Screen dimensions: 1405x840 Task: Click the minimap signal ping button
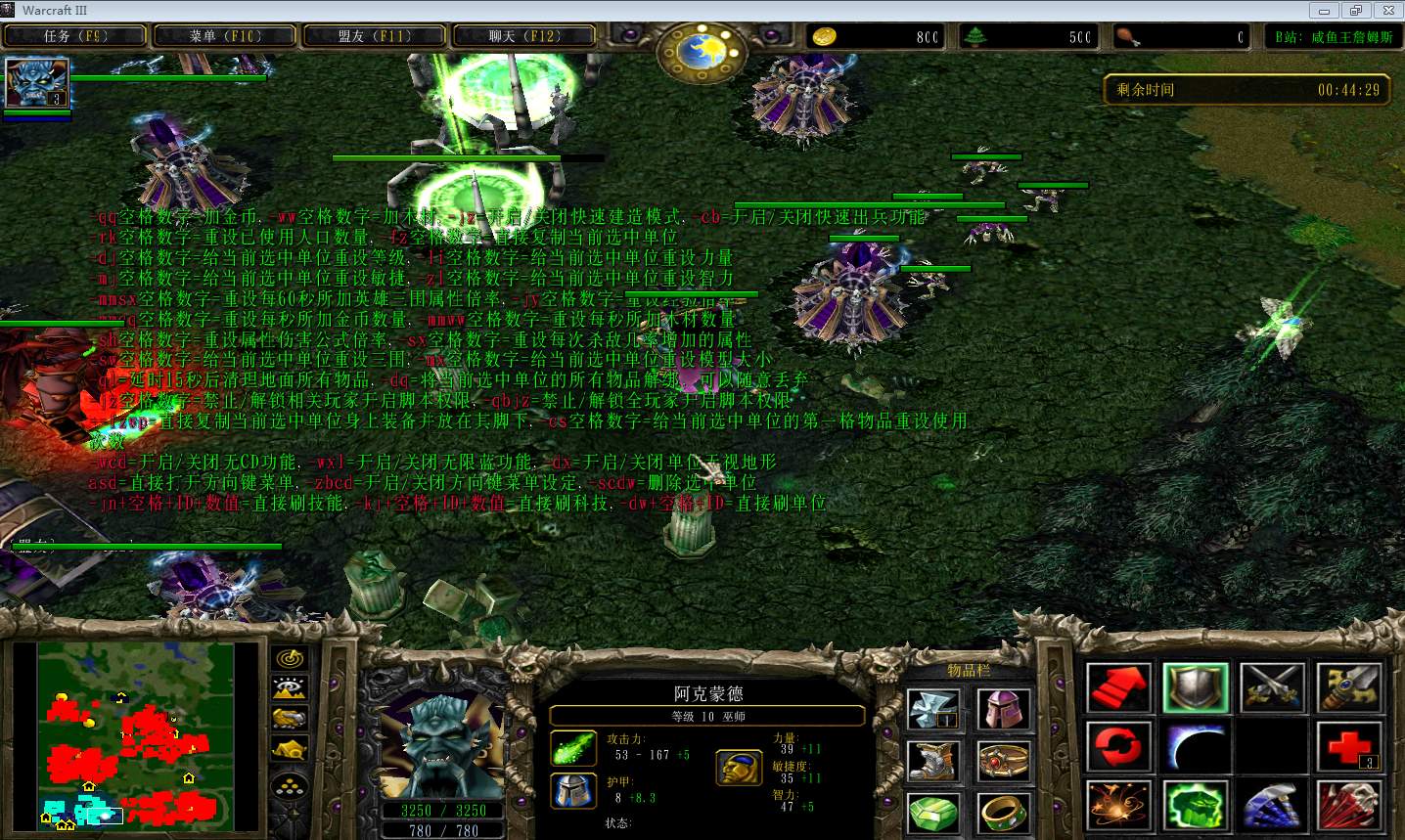coord(291,658)
